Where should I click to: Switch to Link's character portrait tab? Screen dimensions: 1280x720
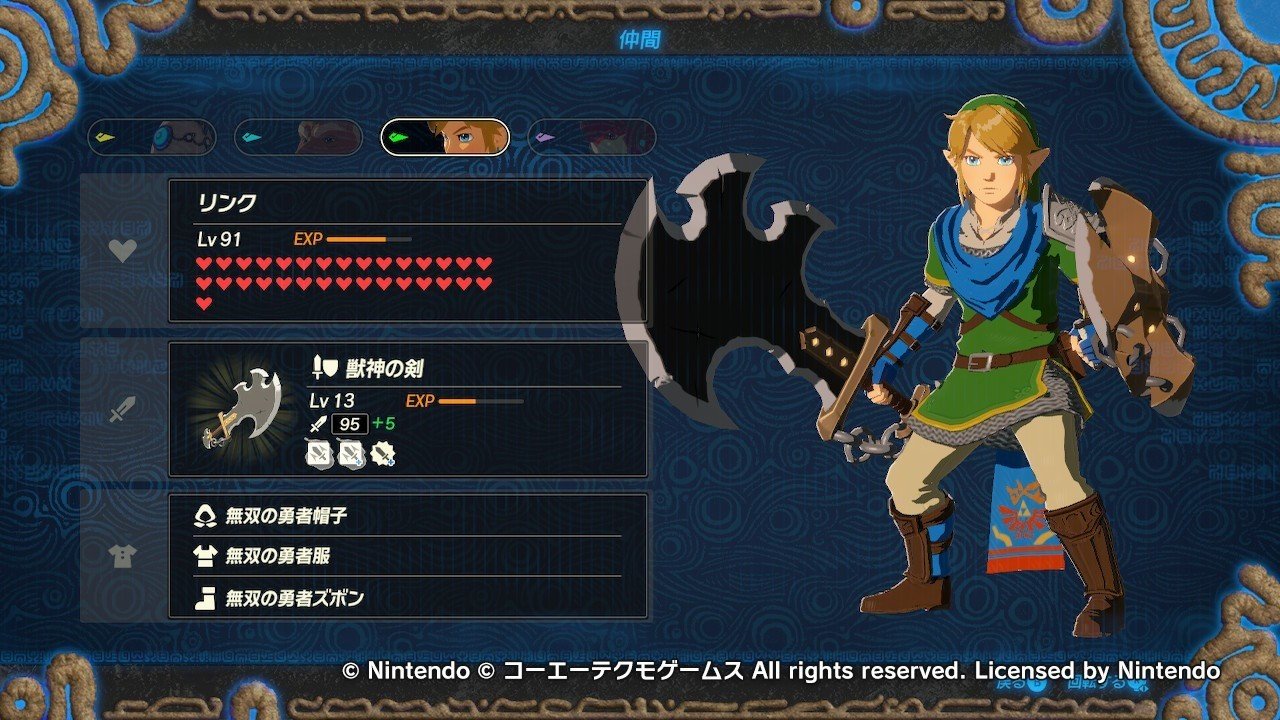[444, 137]
